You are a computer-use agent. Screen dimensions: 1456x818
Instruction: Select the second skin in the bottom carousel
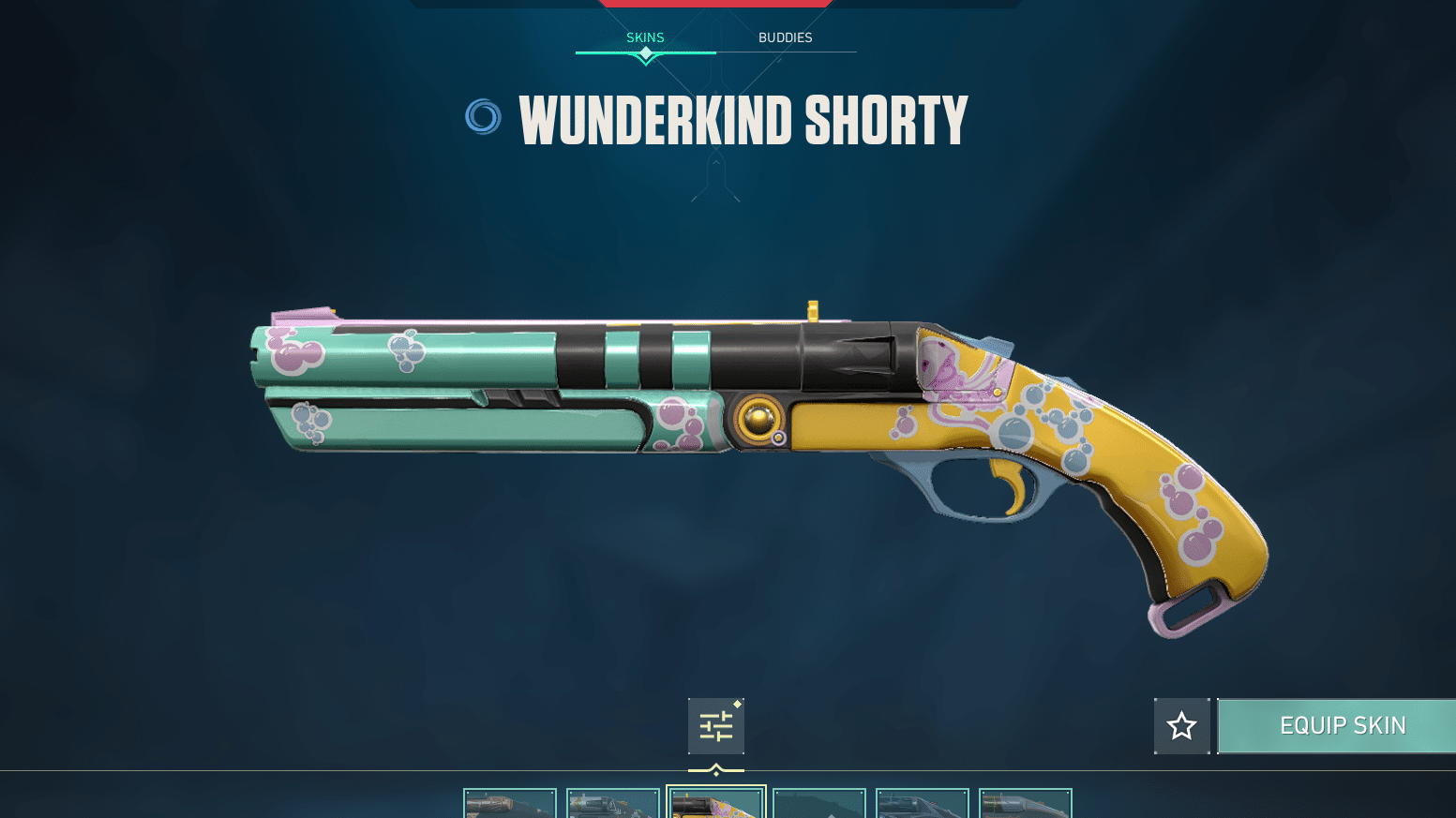[613, 804]
